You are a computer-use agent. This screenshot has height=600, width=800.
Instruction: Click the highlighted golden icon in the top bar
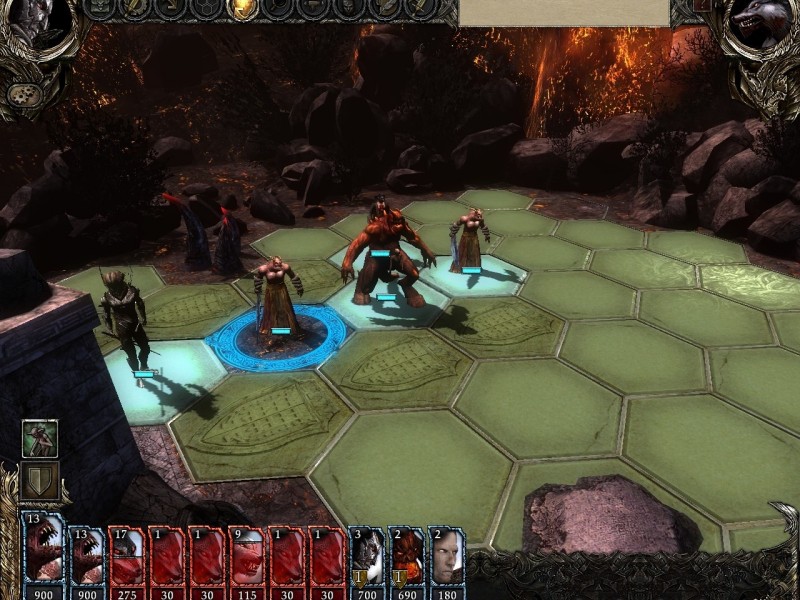tap(241, 9)
